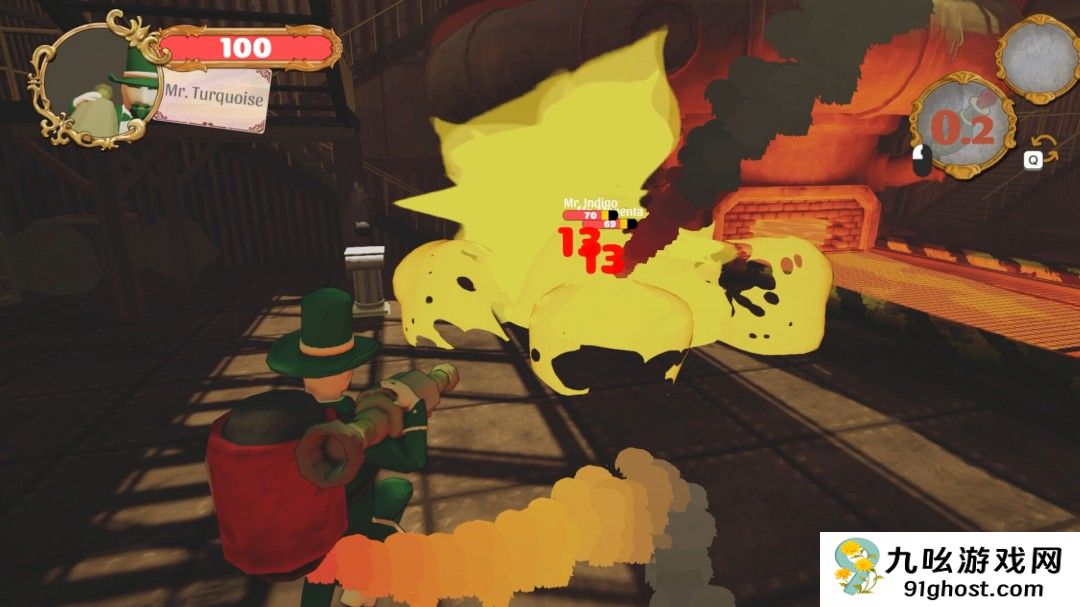1080x607 pixels.
Task: Select the Mr. Turquoise name card
Action: (213, 97)
